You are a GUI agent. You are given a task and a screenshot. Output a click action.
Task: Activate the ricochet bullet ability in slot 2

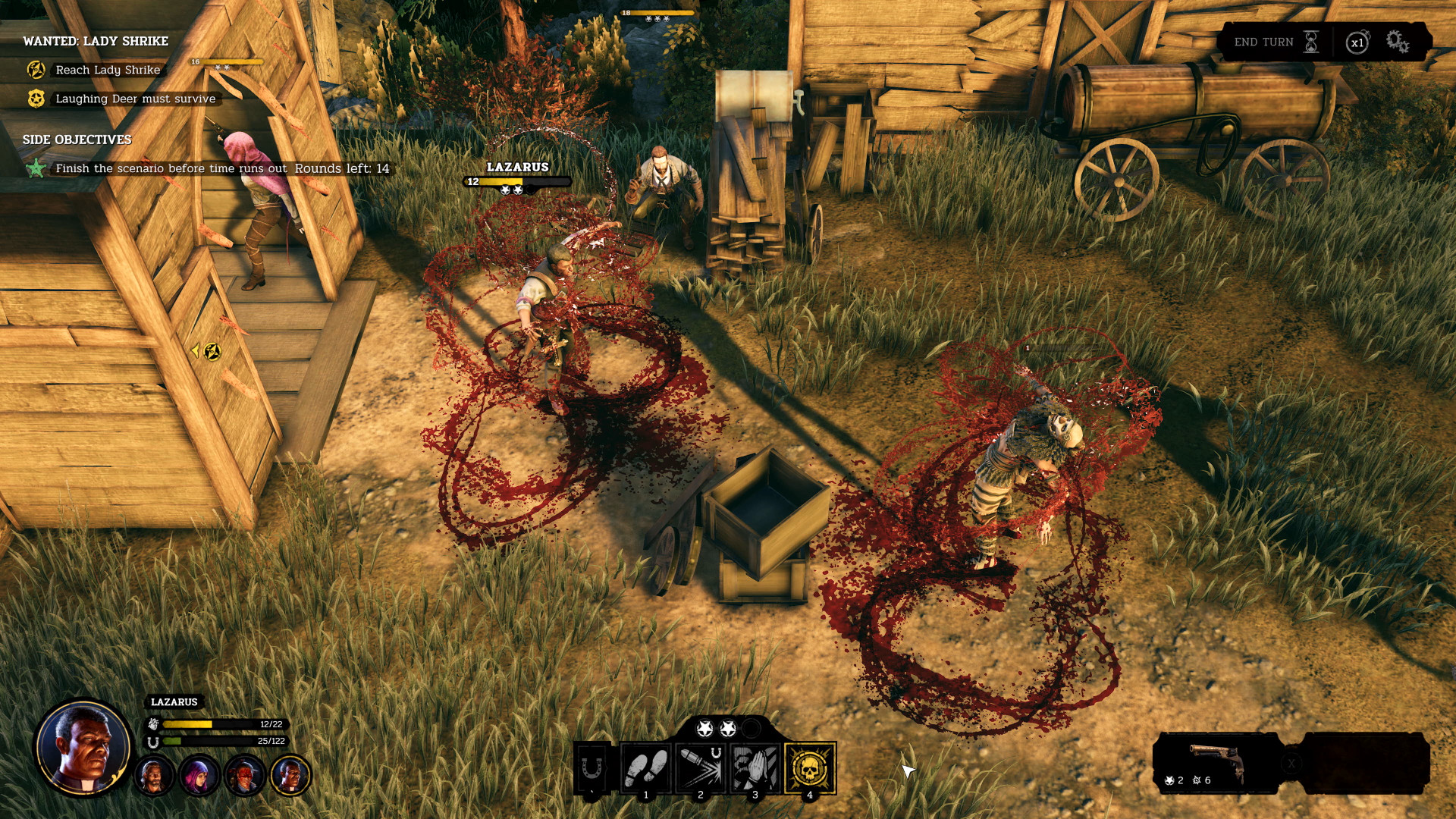click(x=700, y=768)
